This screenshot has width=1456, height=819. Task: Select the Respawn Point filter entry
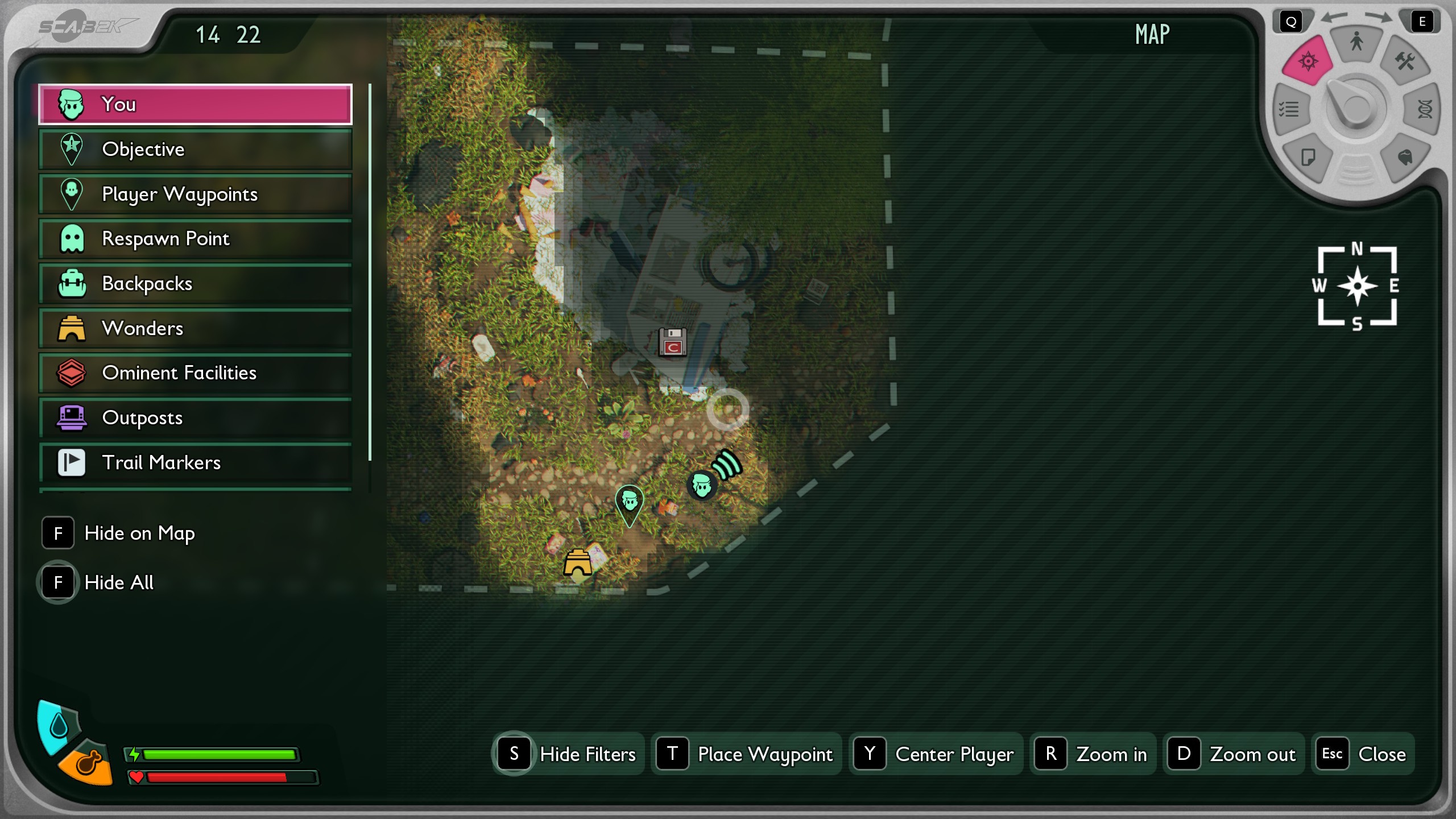click(195, 239)
